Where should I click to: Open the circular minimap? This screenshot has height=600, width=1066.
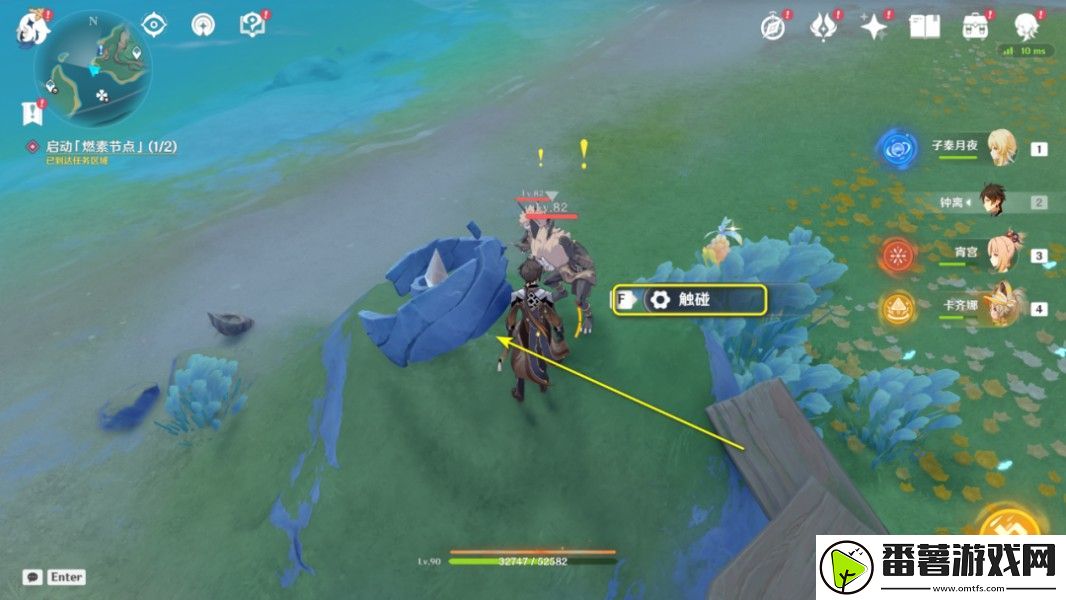tap(92, 68)
